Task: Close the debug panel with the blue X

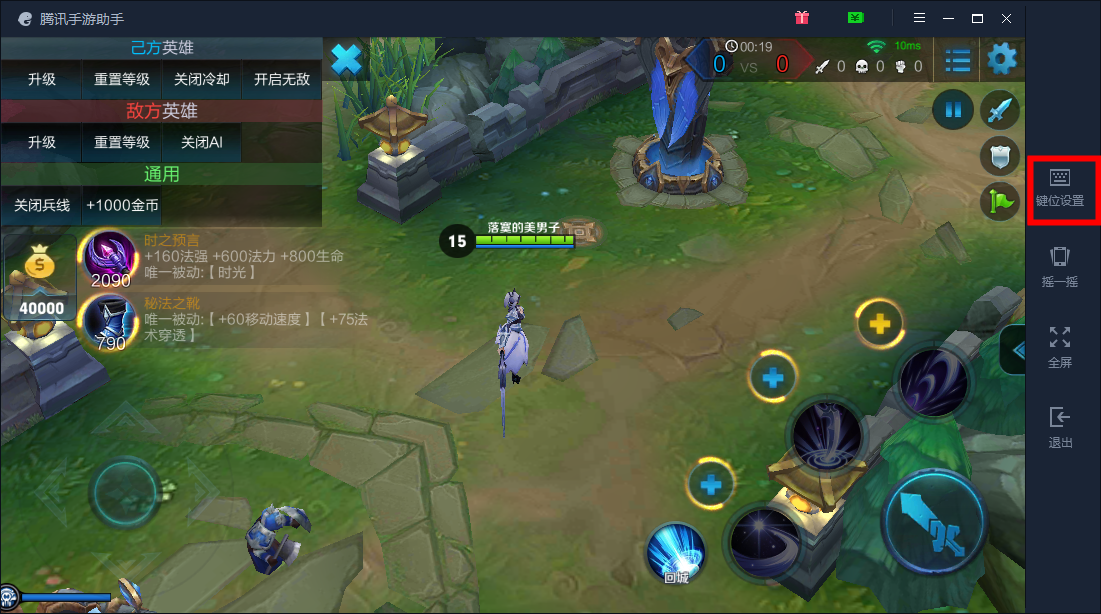Action: click(x=346, y=60)
